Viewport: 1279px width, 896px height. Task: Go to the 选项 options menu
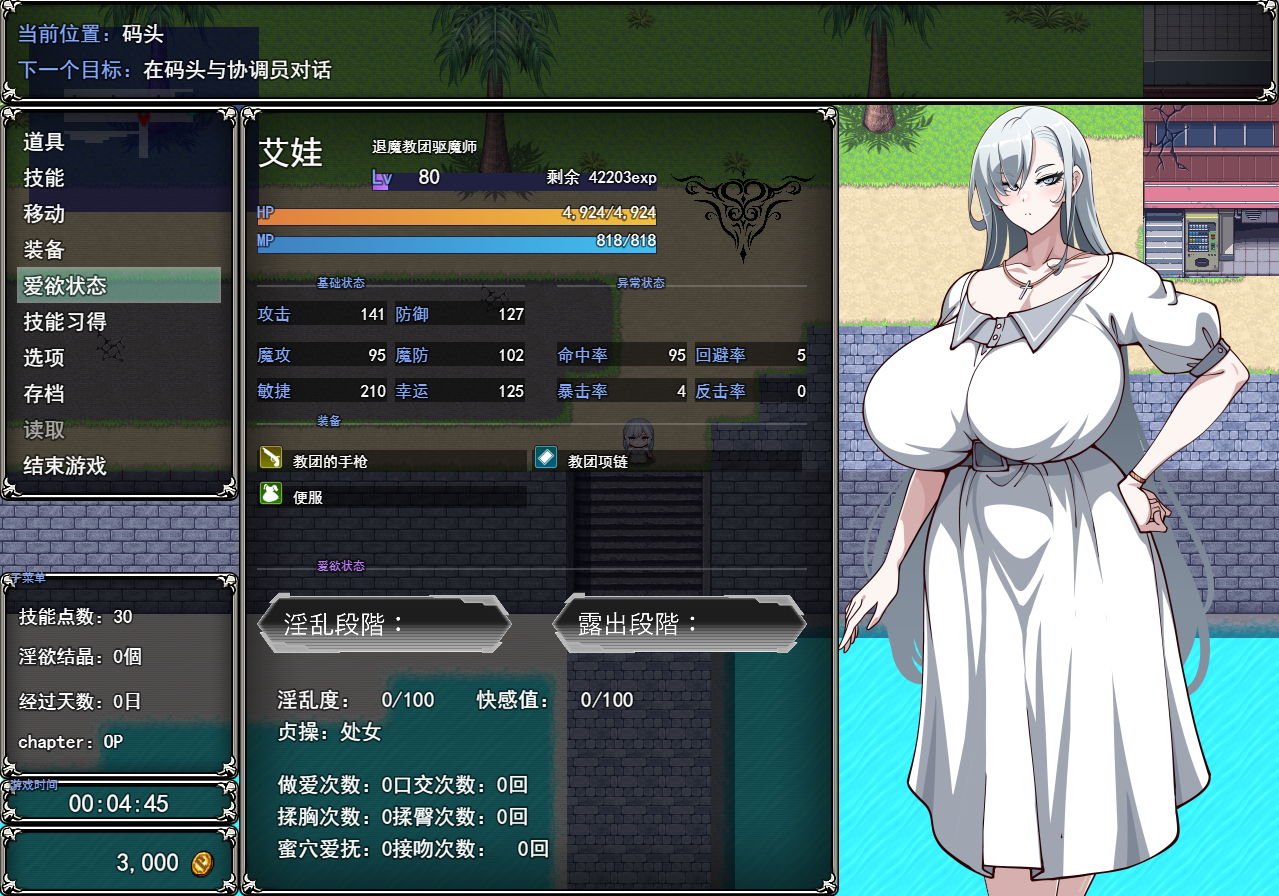[x=44, y=358]
